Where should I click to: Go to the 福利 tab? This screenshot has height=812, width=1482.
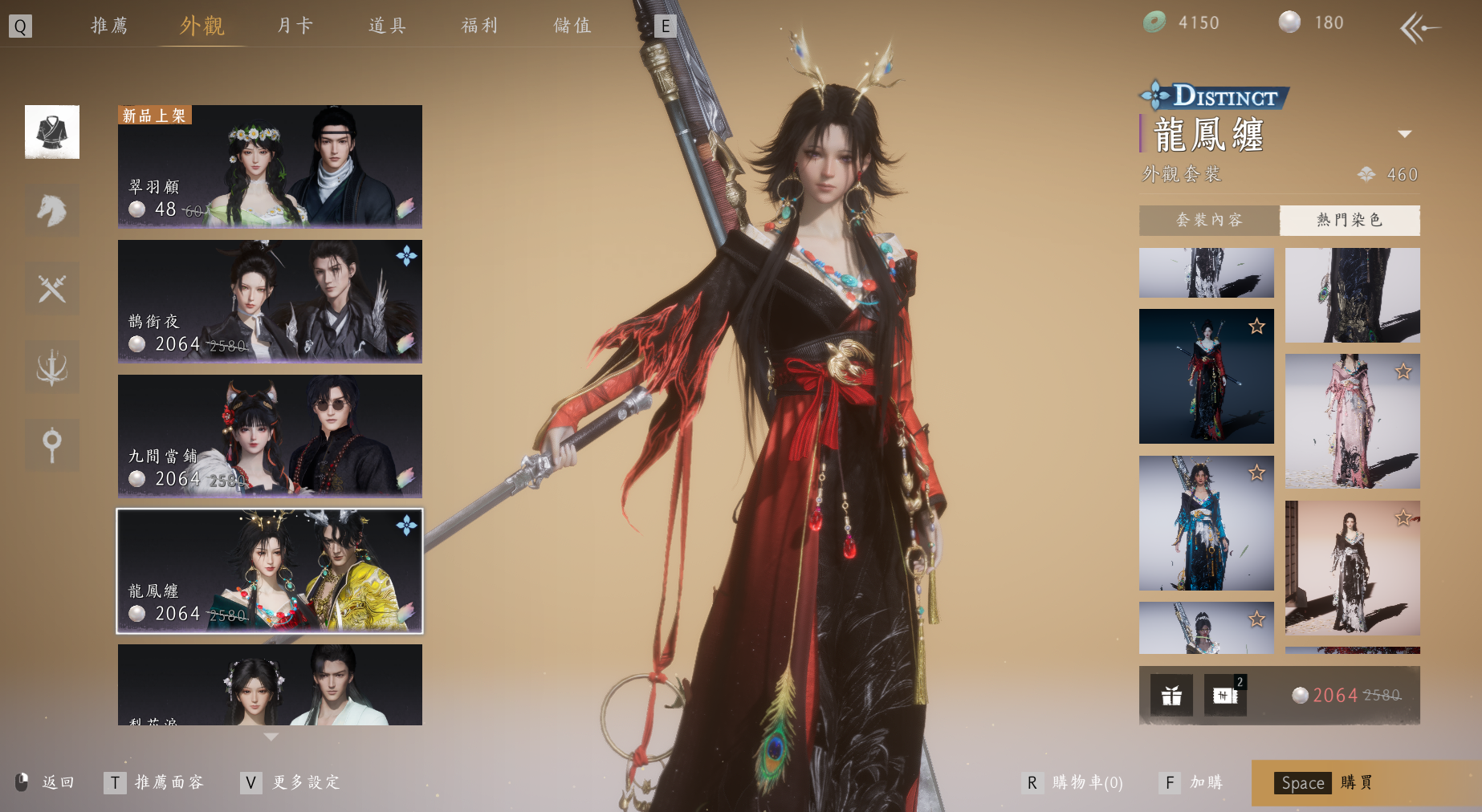479,26
